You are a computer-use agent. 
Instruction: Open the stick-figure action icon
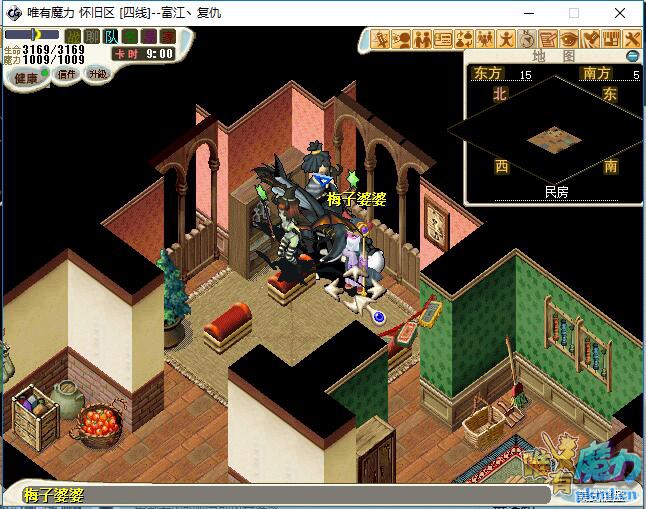[x=506, y=39]
